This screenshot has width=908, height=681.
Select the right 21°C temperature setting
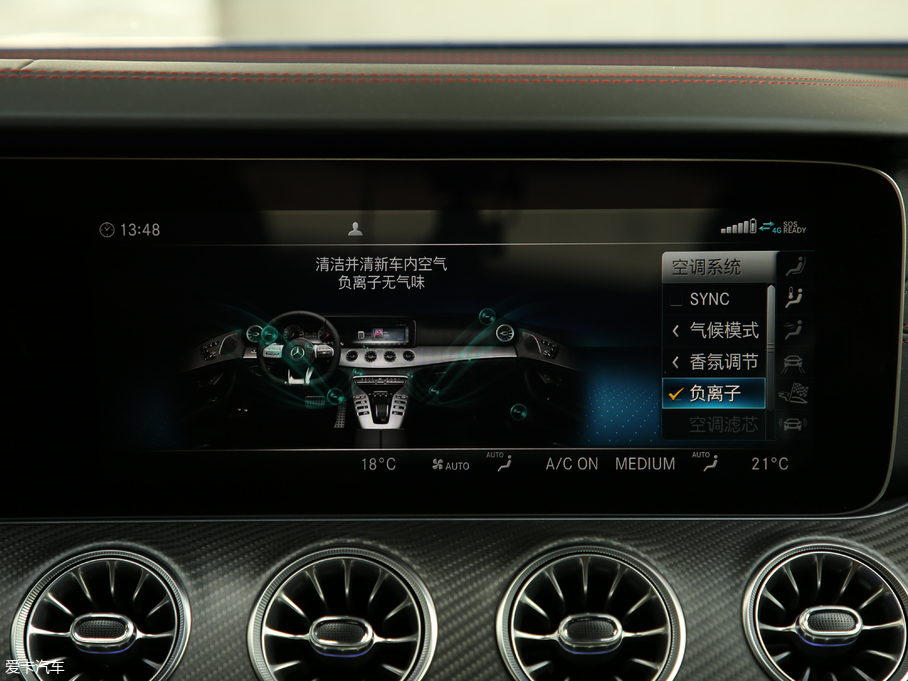tap(770, 464)
